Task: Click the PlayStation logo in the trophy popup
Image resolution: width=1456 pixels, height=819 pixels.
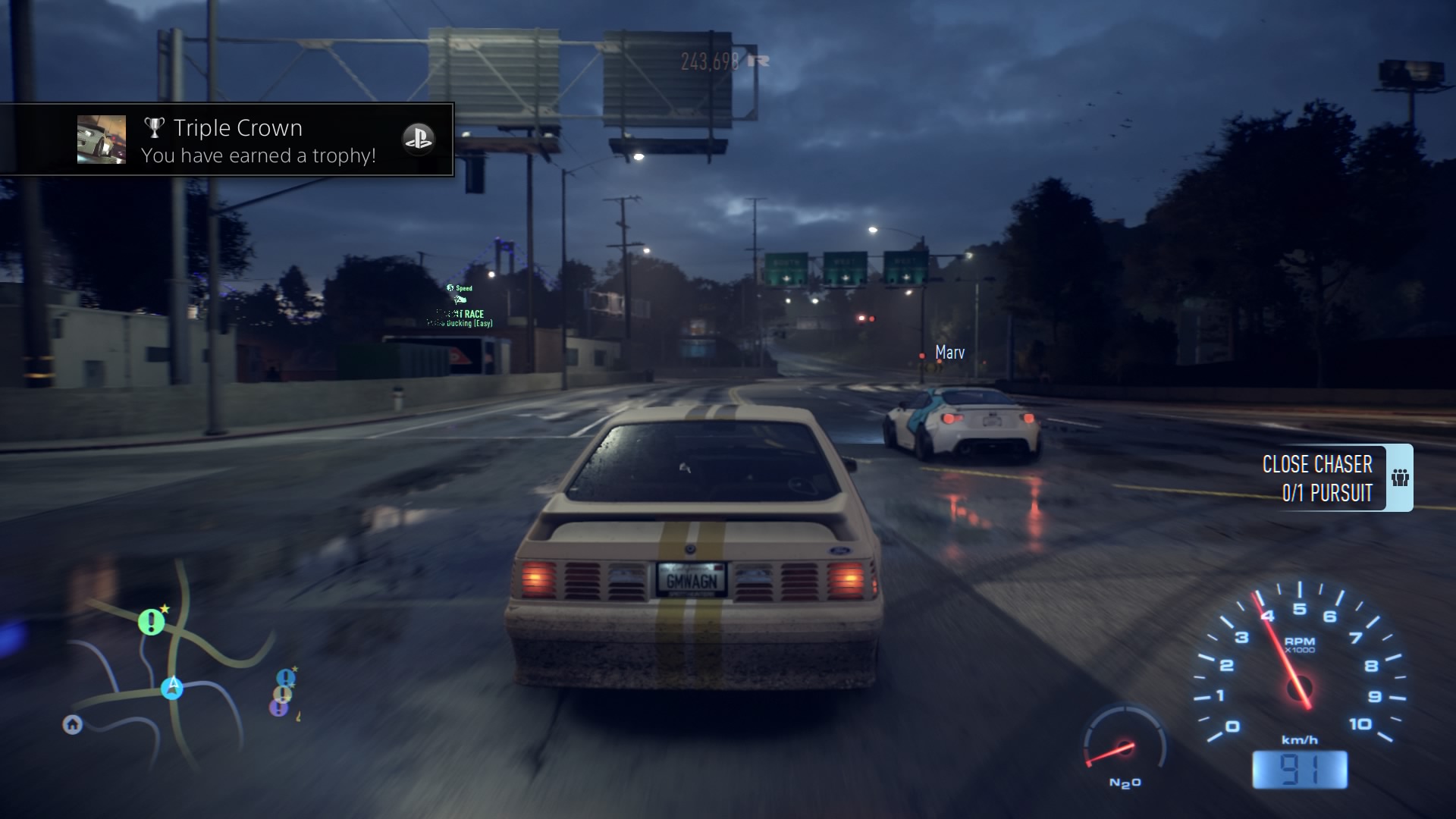Action: [422, 140]
